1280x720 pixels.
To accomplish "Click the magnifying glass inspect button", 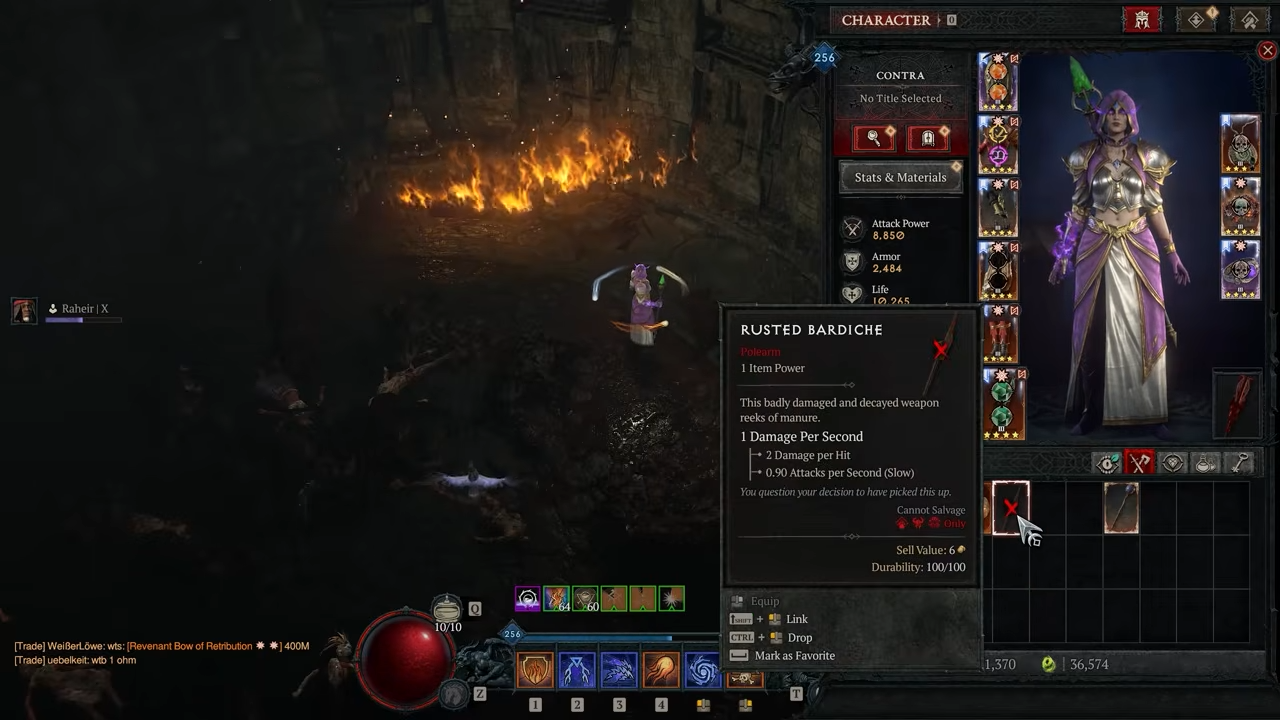I will click(x=874, y=138).
